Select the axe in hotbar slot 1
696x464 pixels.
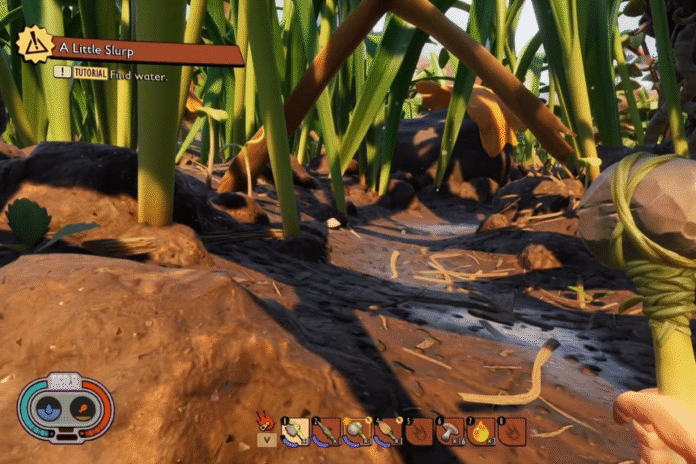tap(295, 431)
